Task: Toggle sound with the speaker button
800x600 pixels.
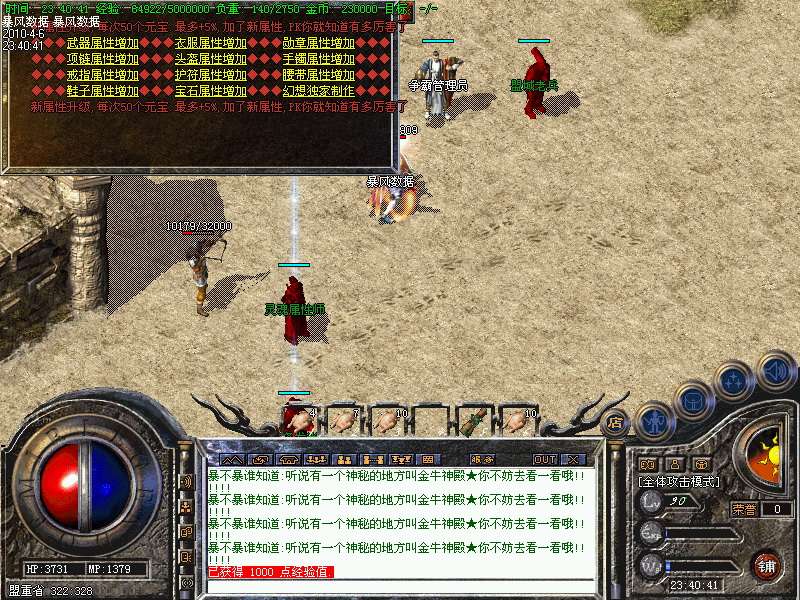Action: coord(776,369)
